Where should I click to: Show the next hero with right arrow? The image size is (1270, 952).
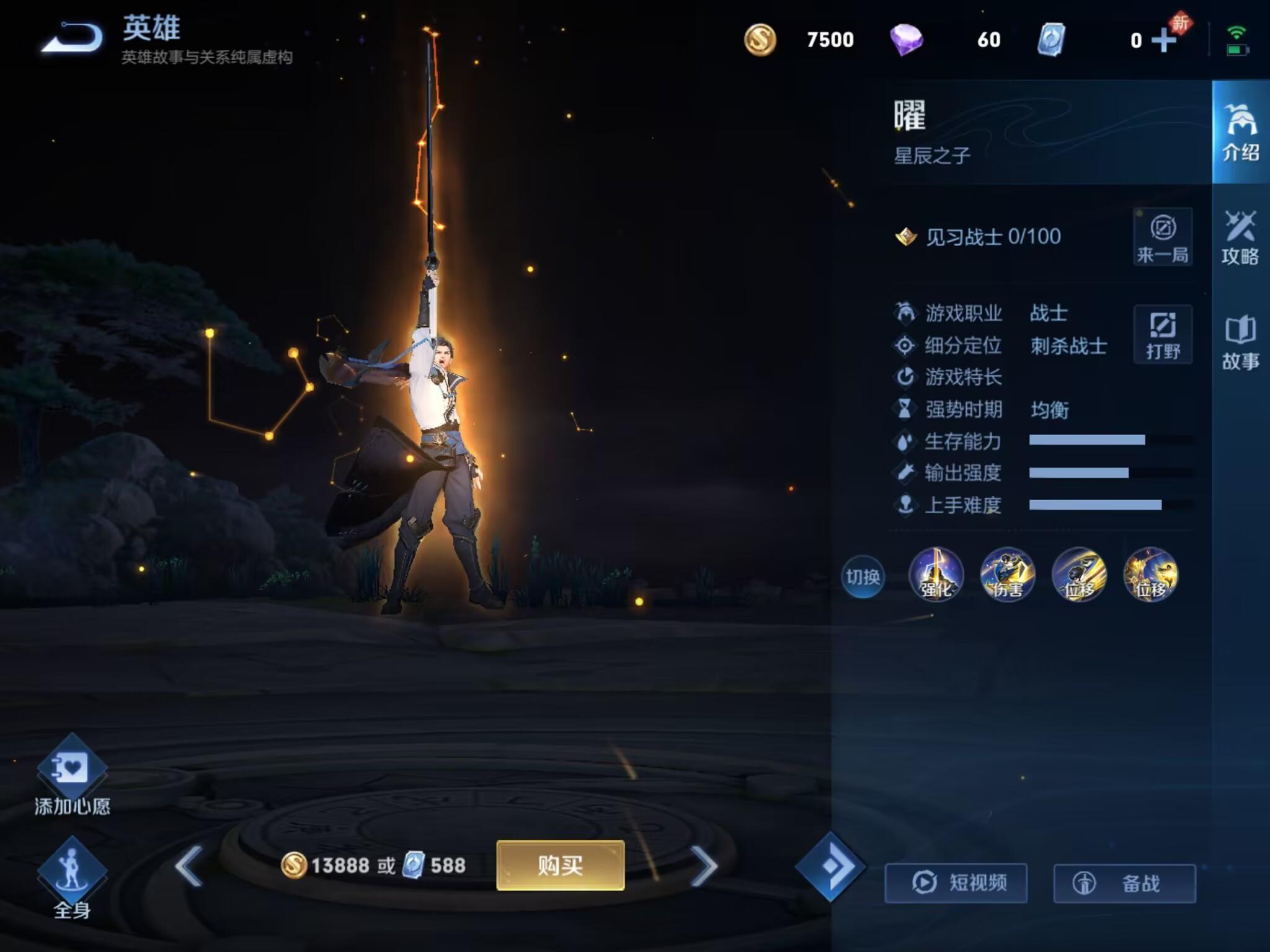[x=704, y=865]
